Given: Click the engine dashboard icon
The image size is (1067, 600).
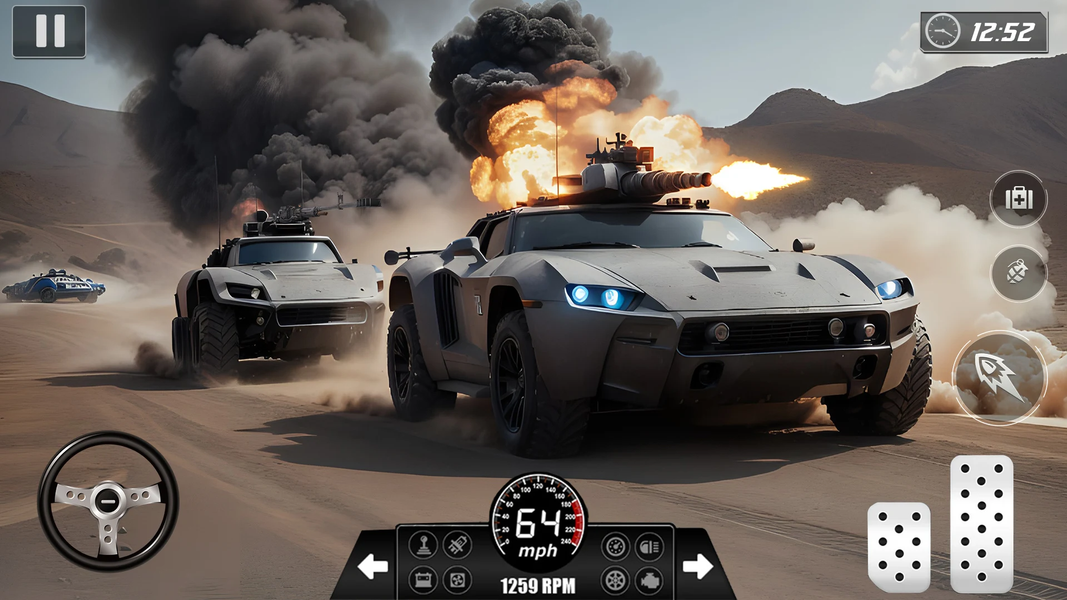Looking at the screenshot, I should 649,580.
